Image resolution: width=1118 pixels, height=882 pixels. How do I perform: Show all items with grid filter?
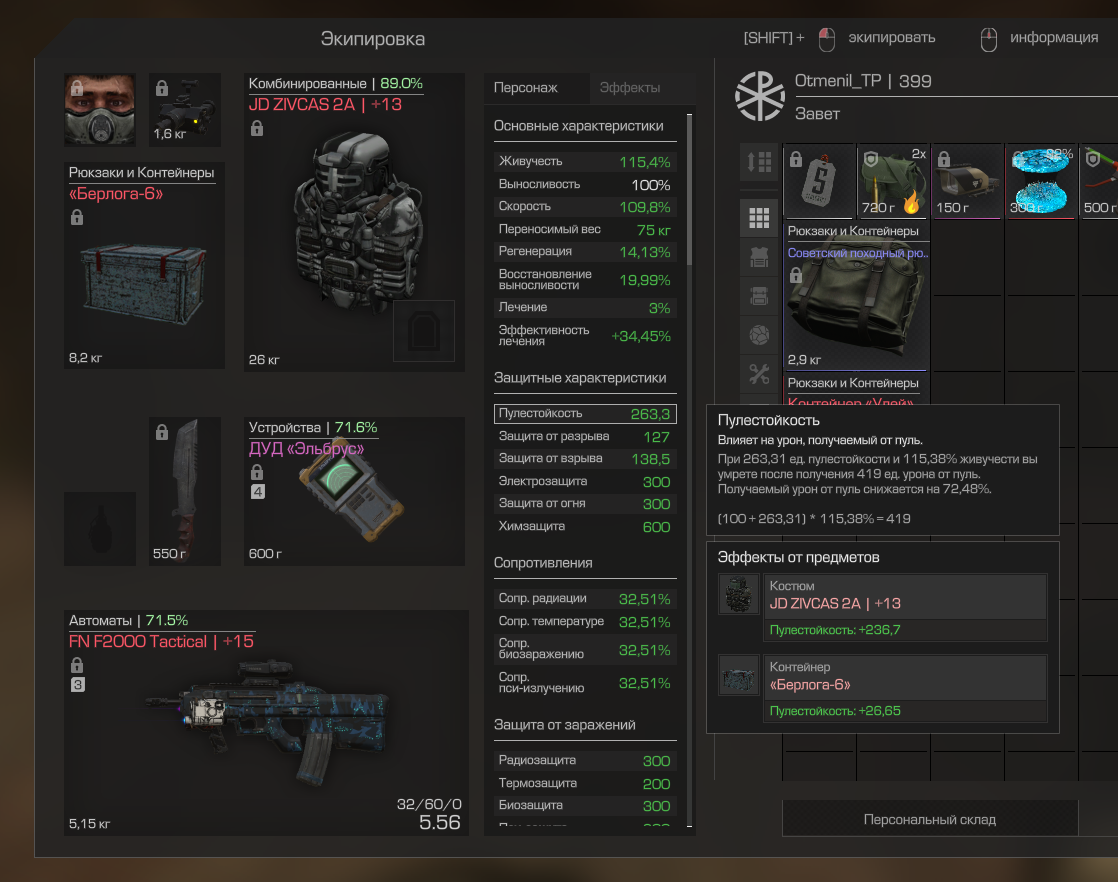[x=758, y=218]
